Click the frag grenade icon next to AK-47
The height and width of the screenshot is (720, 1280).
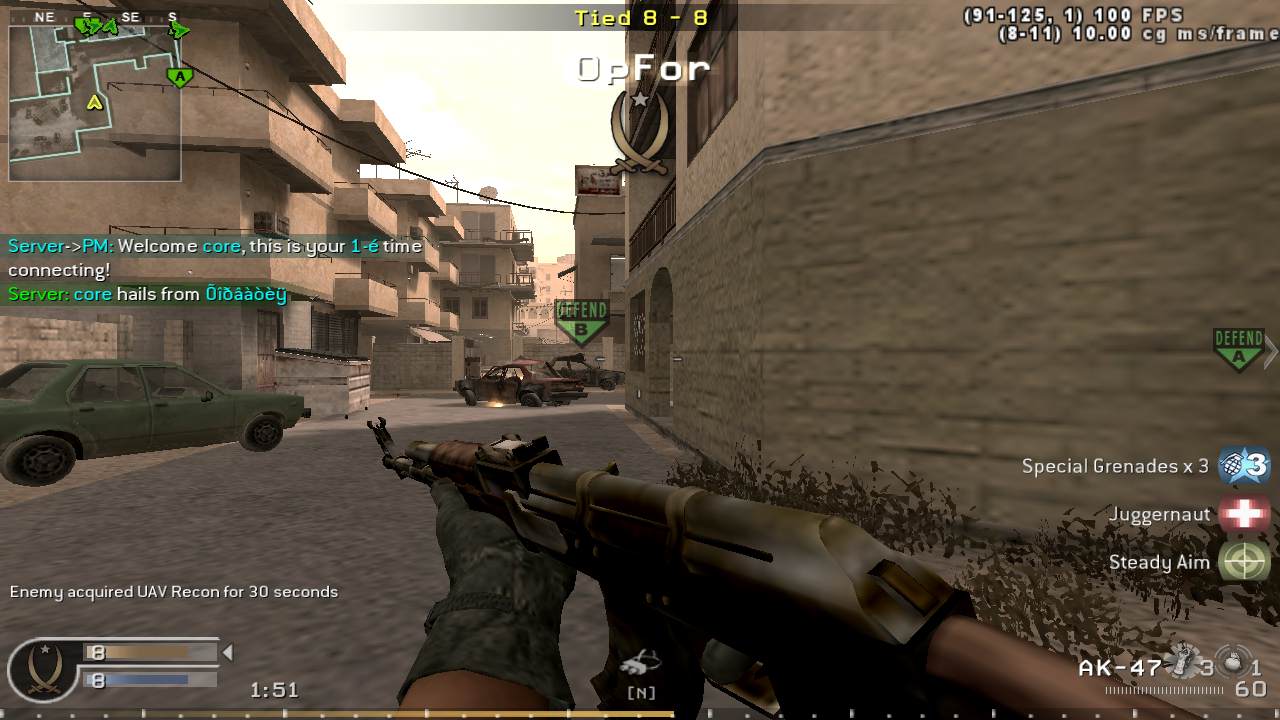(1183, 660)
